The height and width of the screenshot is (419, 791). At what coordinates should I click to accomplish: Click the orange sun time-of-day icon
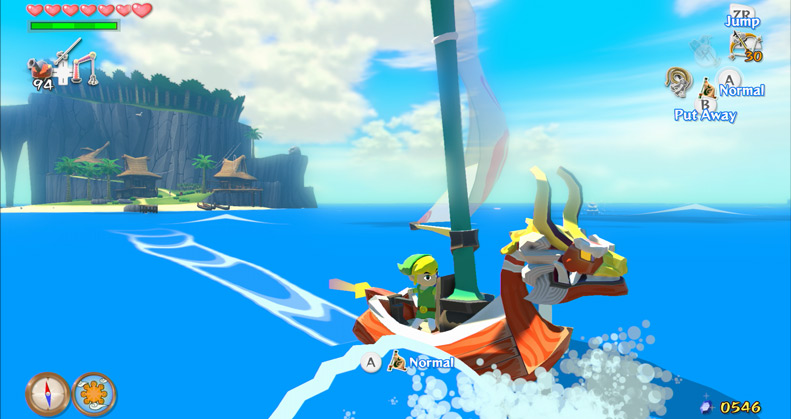pyautogui.click(x=94, y=393)
